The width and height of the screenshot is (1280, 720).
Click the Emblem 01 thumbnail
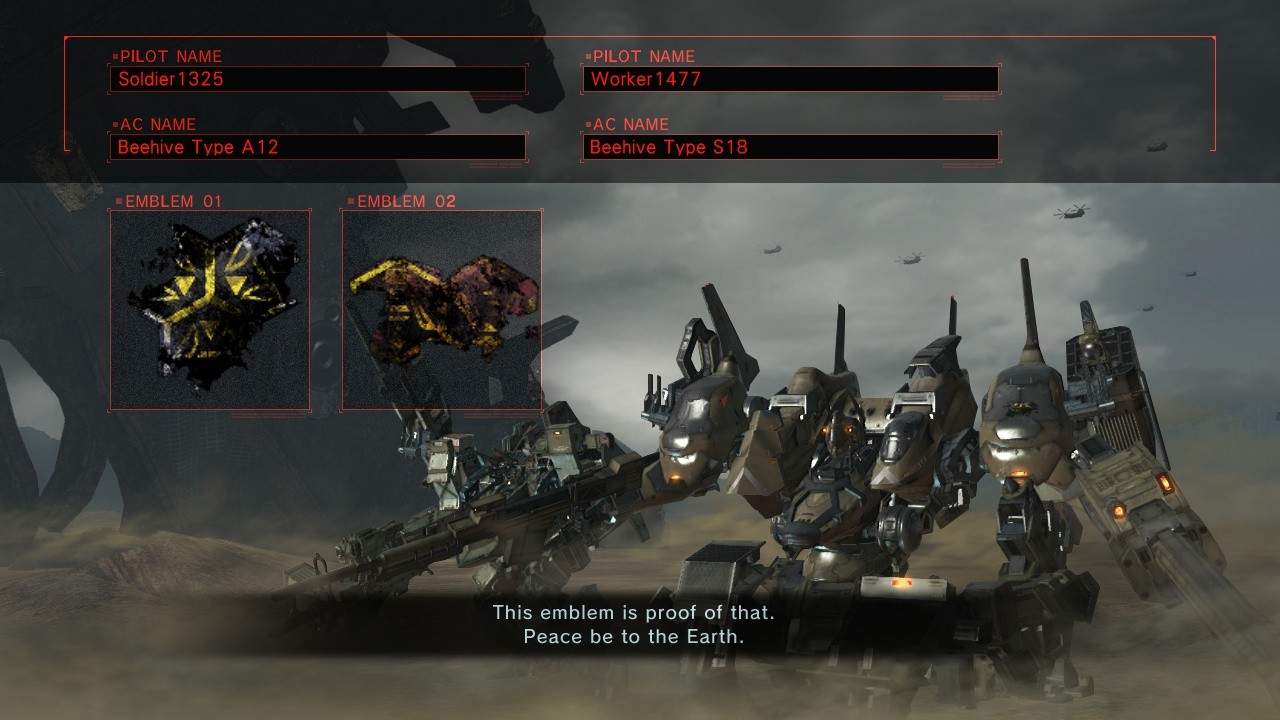(210, 310)
